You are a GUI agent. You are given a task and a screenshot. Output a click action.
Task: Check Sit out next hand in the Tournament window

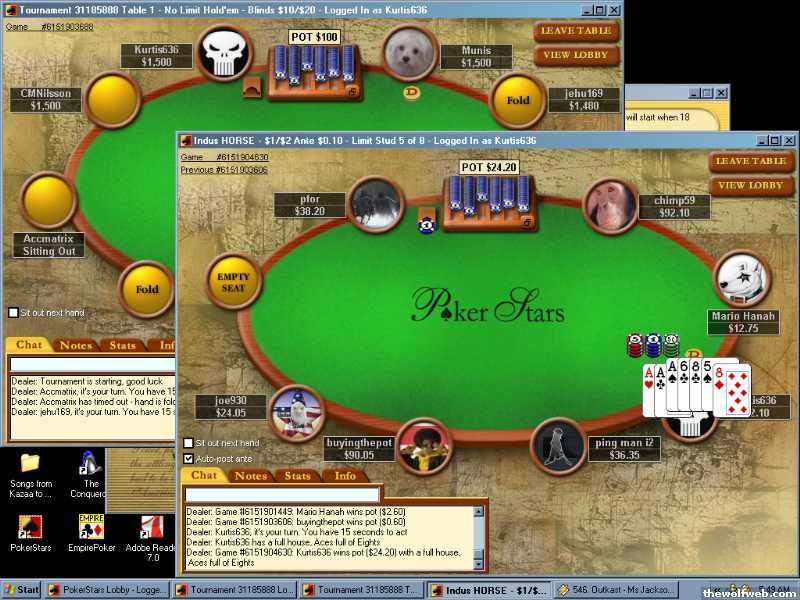[12, 313]
